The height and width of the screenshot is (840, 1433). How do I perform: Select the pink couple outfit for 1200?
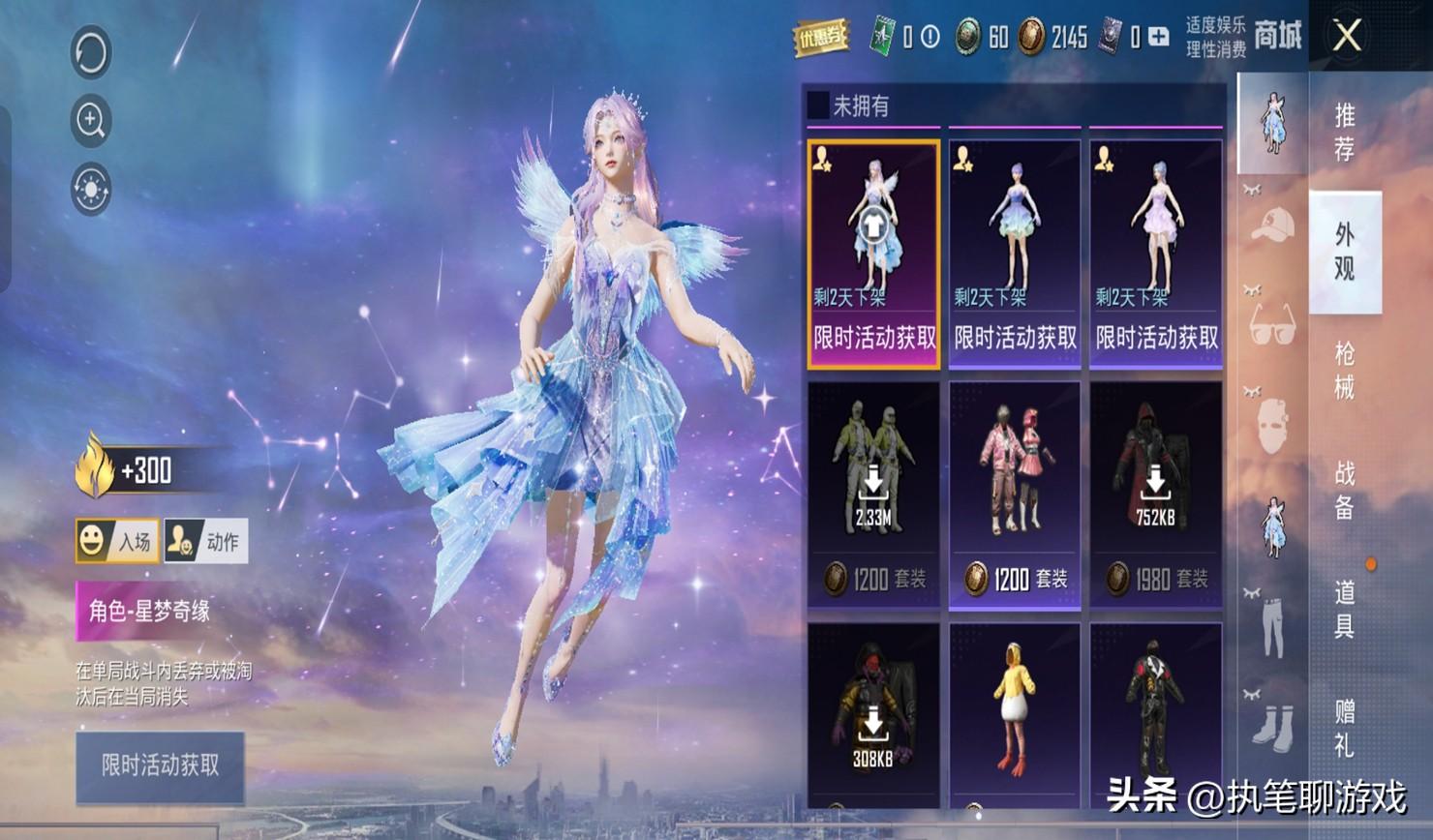pyautogui.click(x=1014, y=494)
